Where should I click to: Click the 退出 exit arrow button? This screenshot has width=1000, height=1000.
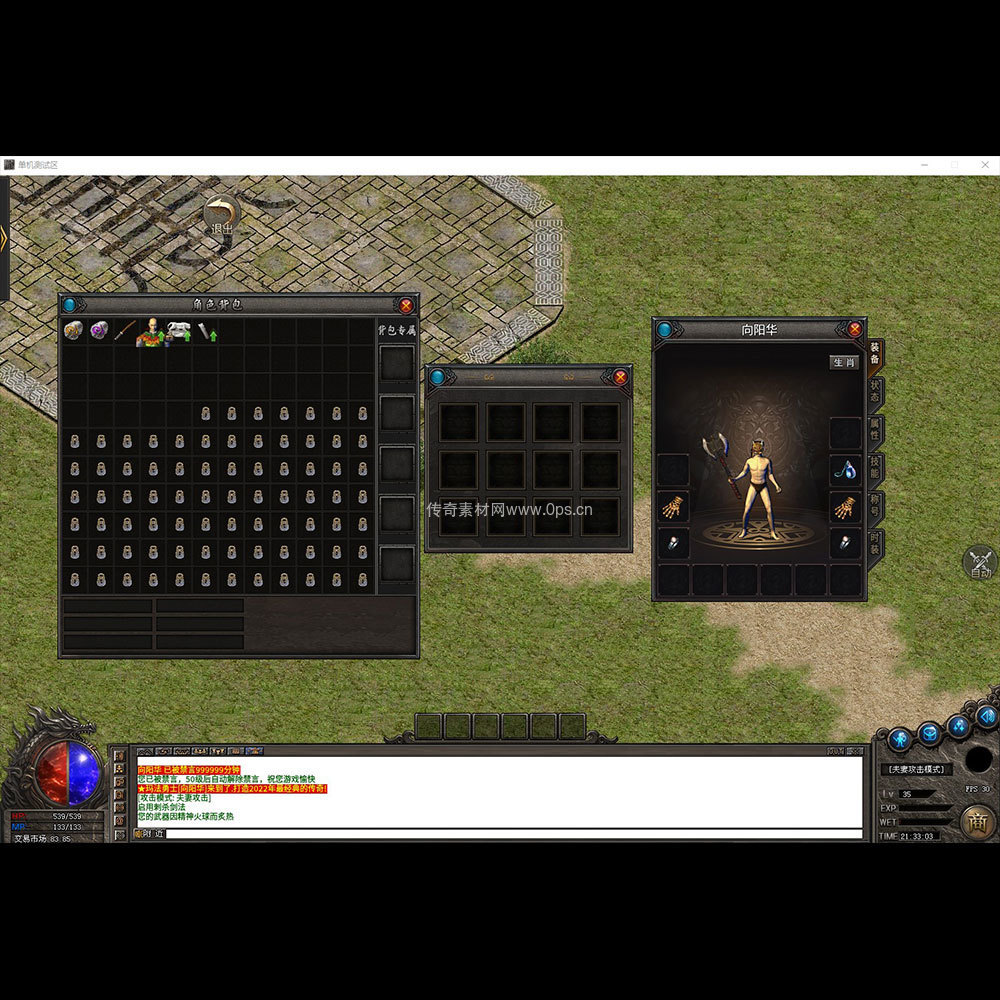(x=221, y=213)
